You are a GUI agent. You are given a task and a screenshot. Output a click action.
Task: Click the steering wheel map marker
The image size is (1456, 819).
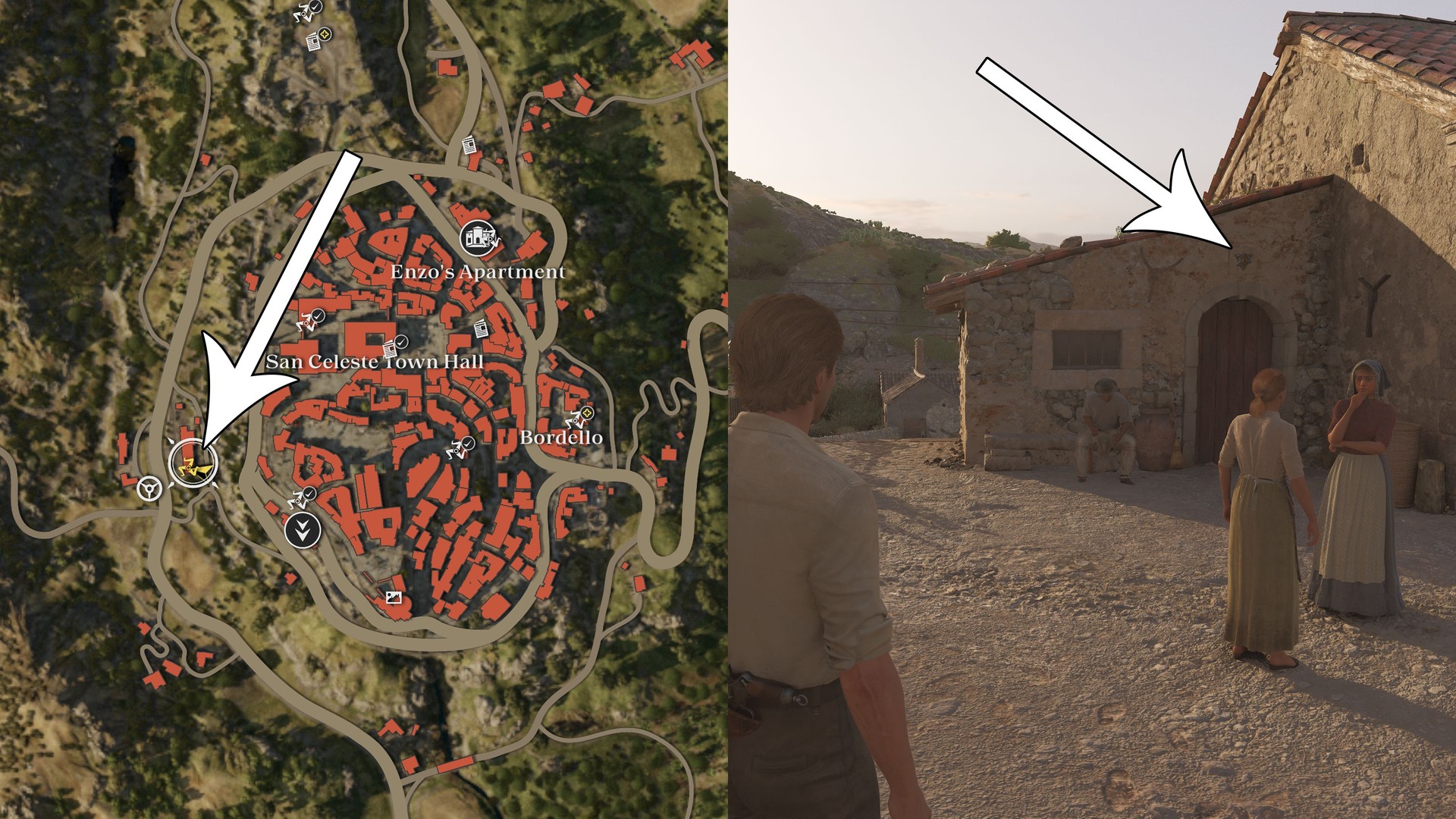pyautogui.click(x=149, y=488)
